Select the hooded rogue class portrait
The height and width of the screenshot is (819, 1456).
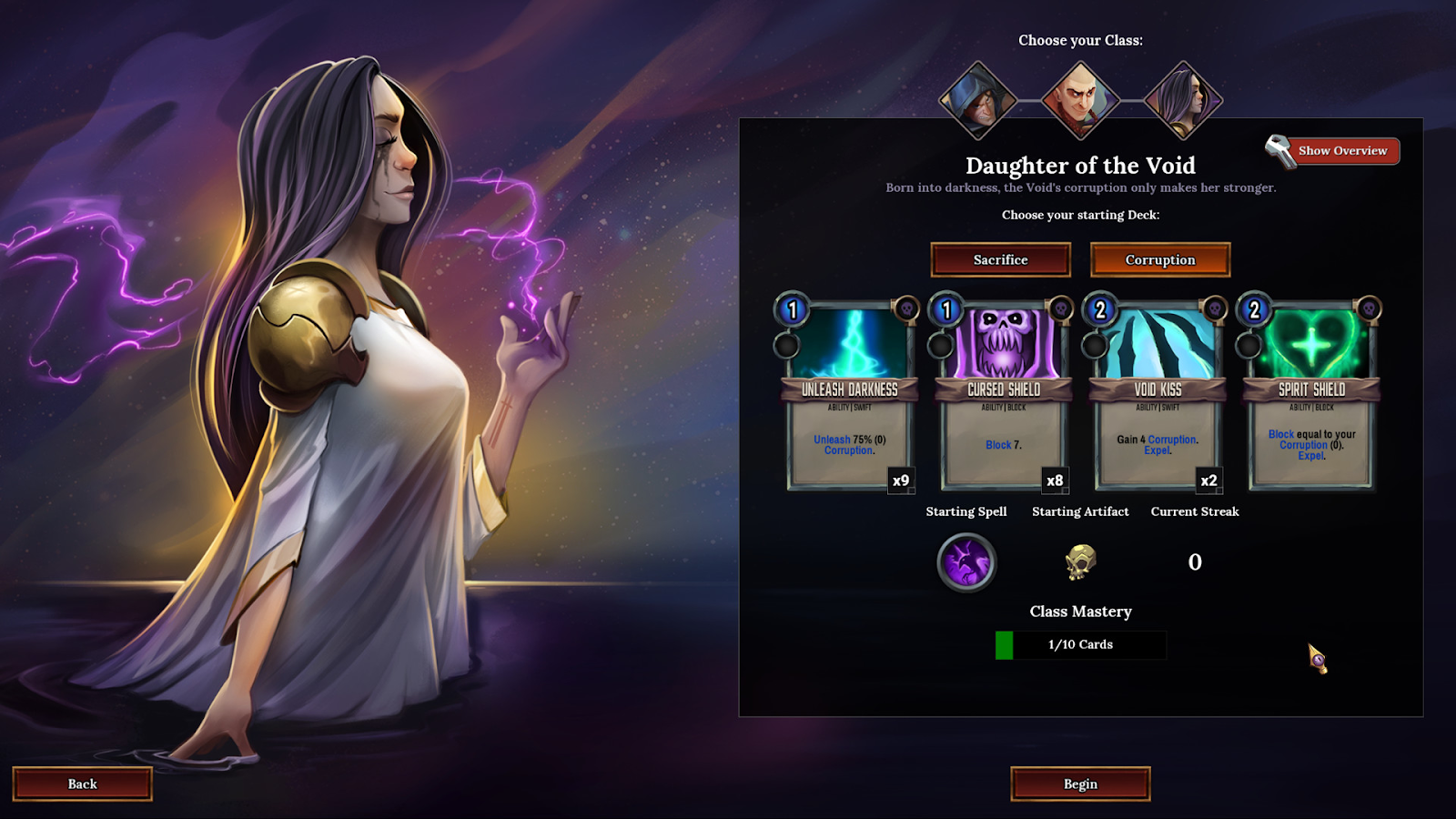978,100
